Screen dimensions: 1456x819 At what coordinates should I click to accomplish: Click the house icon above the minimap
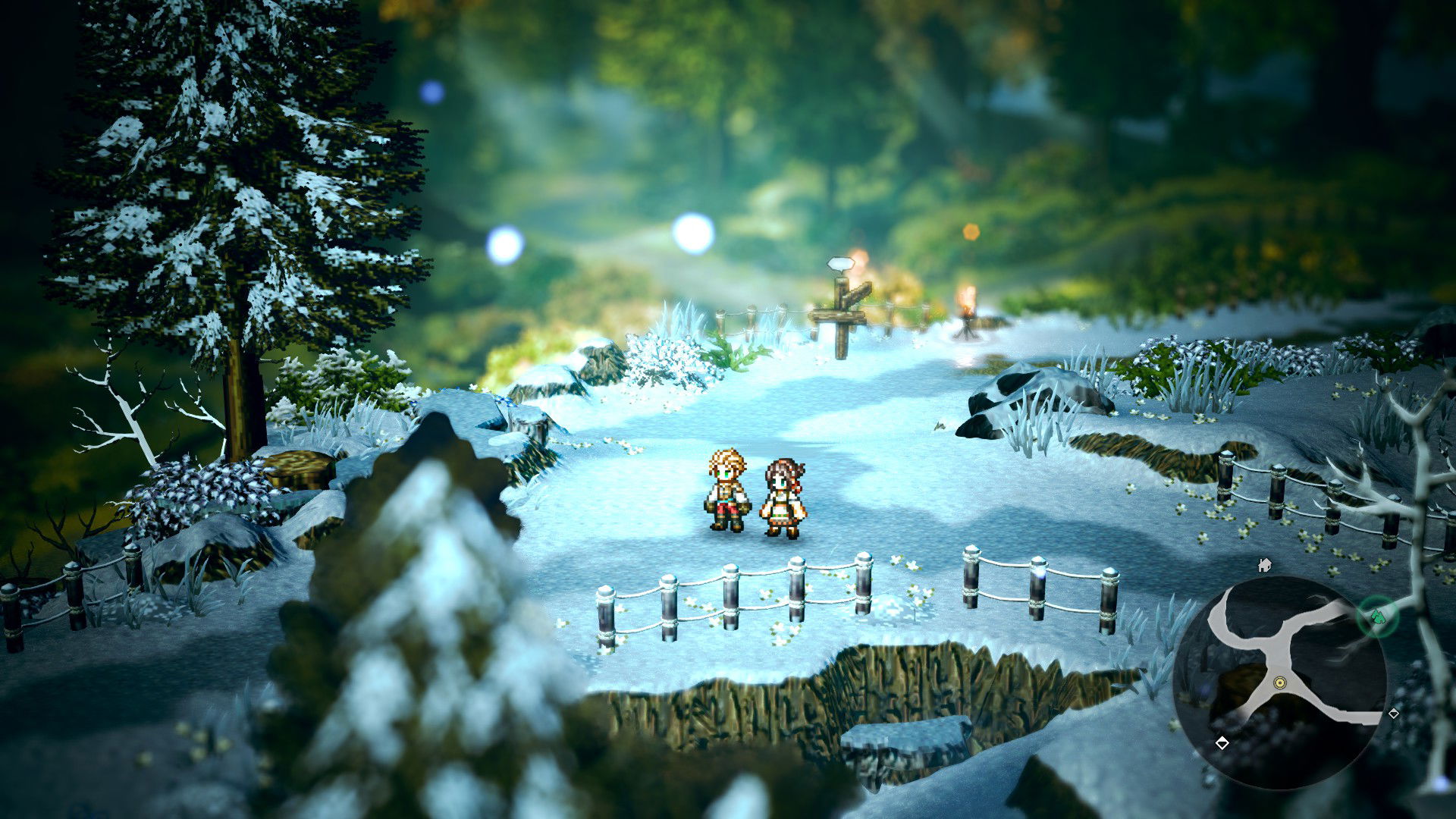coord(1263,566)
